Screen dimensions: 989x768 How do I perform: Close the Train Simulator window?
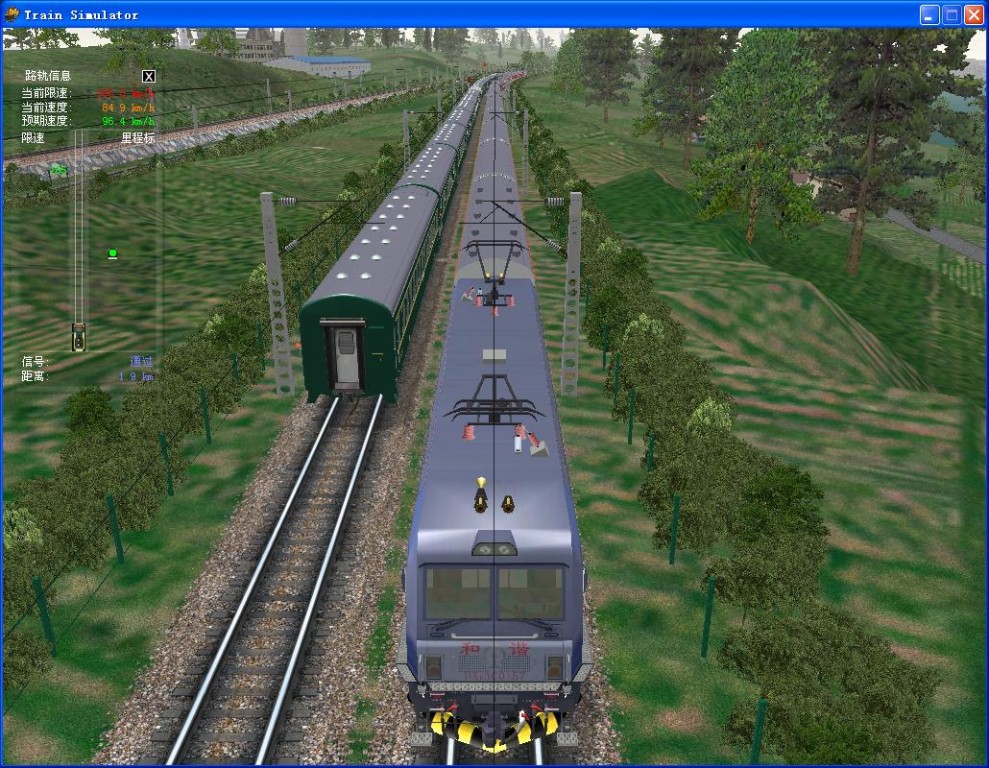point(973,15)
